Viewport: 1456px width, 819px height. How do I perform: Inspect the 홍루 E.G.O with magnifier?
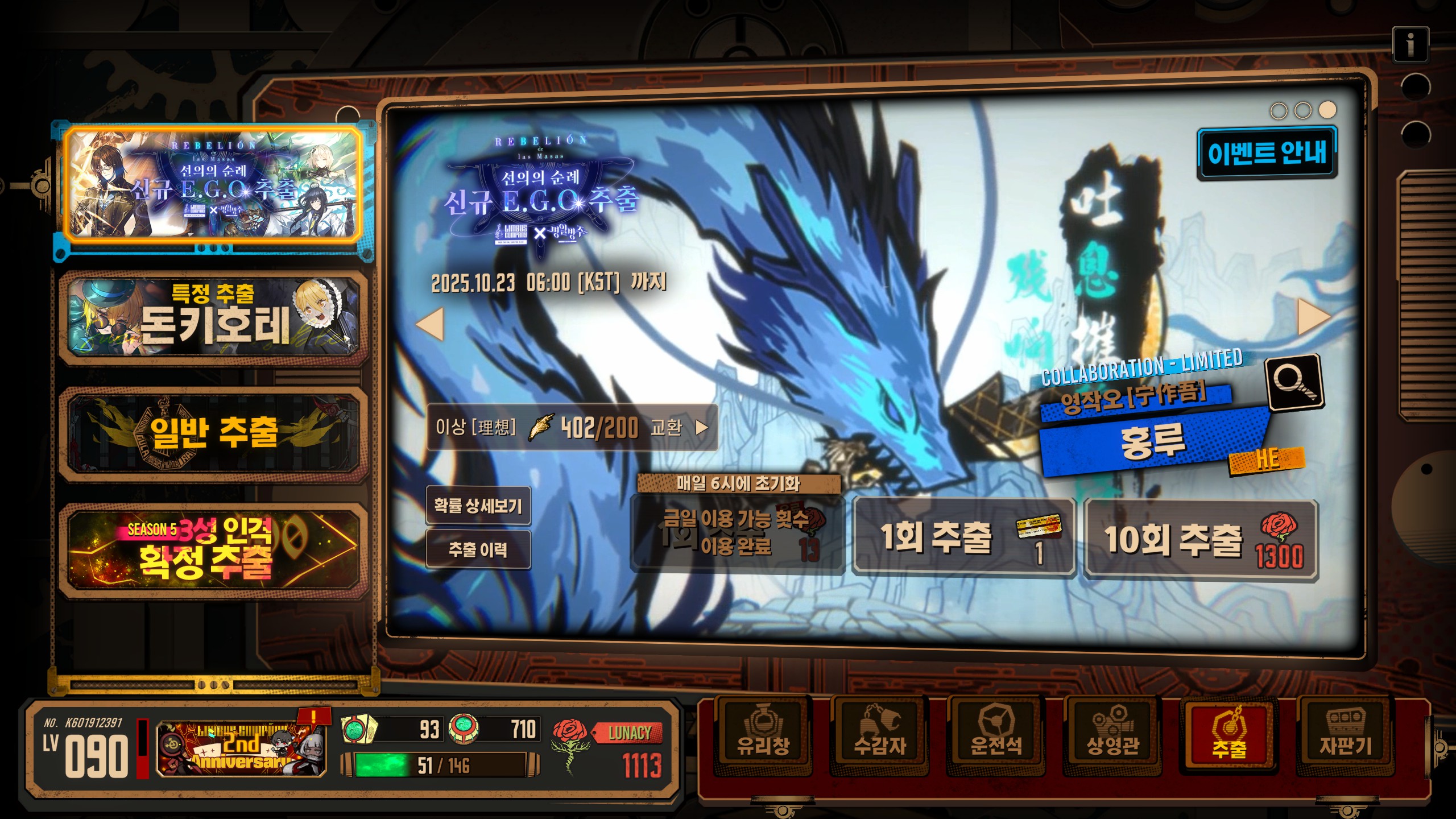(x=1294, y=382)
